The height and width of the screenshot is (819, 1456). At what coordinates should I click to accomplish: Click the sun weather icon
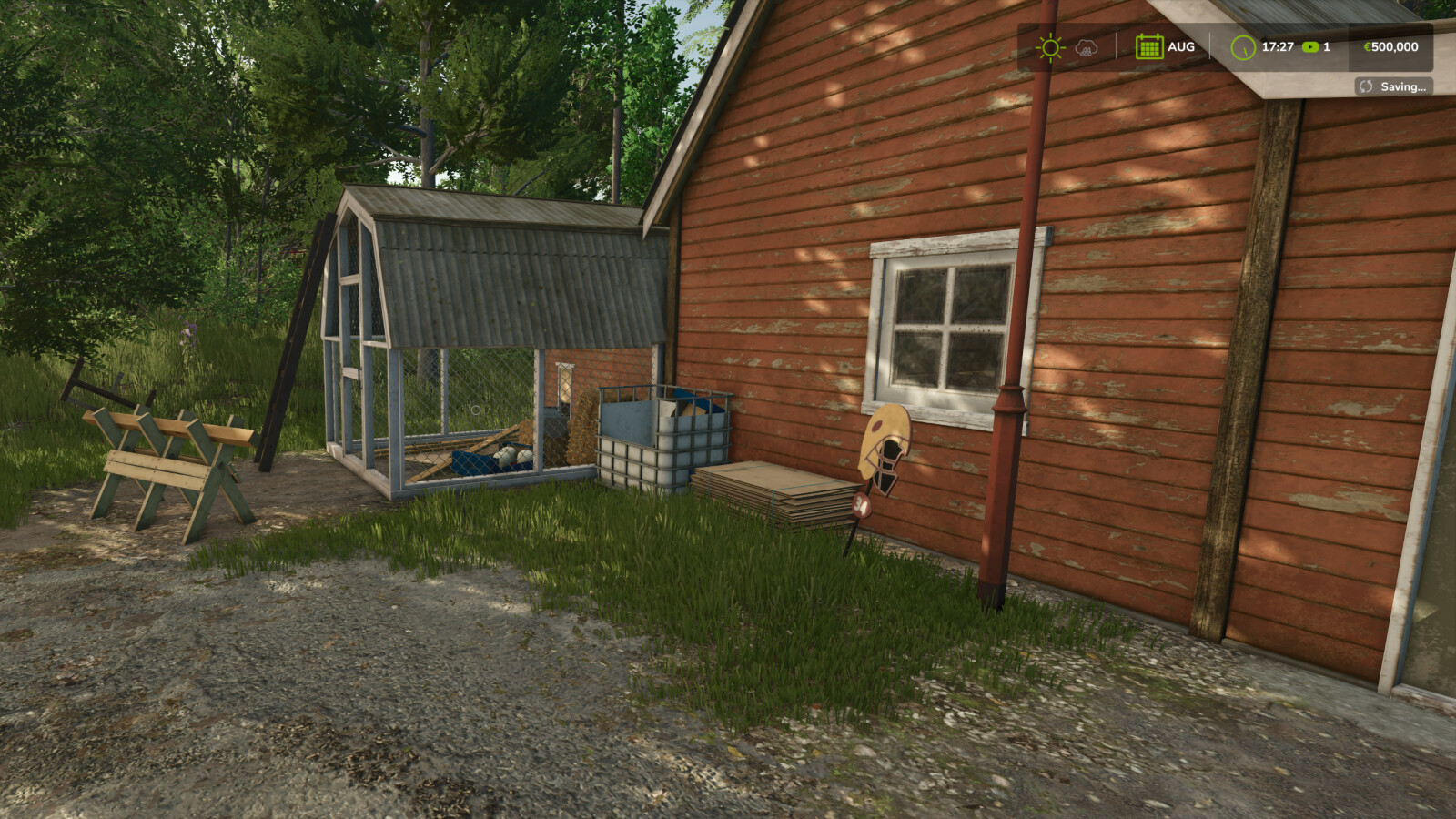1050,46
